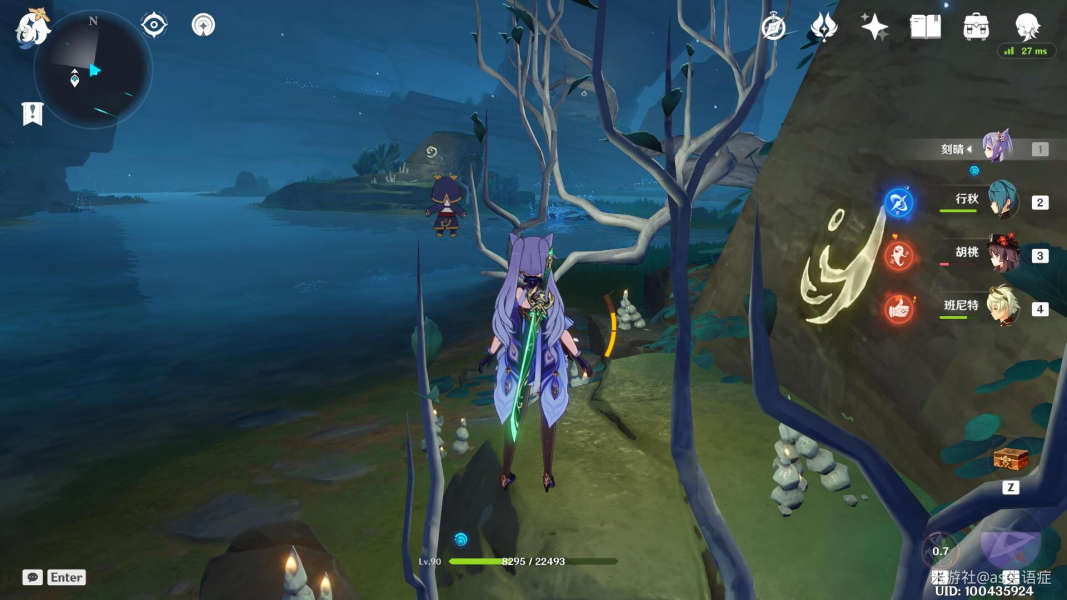Viewport: 1067px width, 600px height.
Task: Toggle the eye-shaped view icon beside the minimap
Action: tap(154, 24)
